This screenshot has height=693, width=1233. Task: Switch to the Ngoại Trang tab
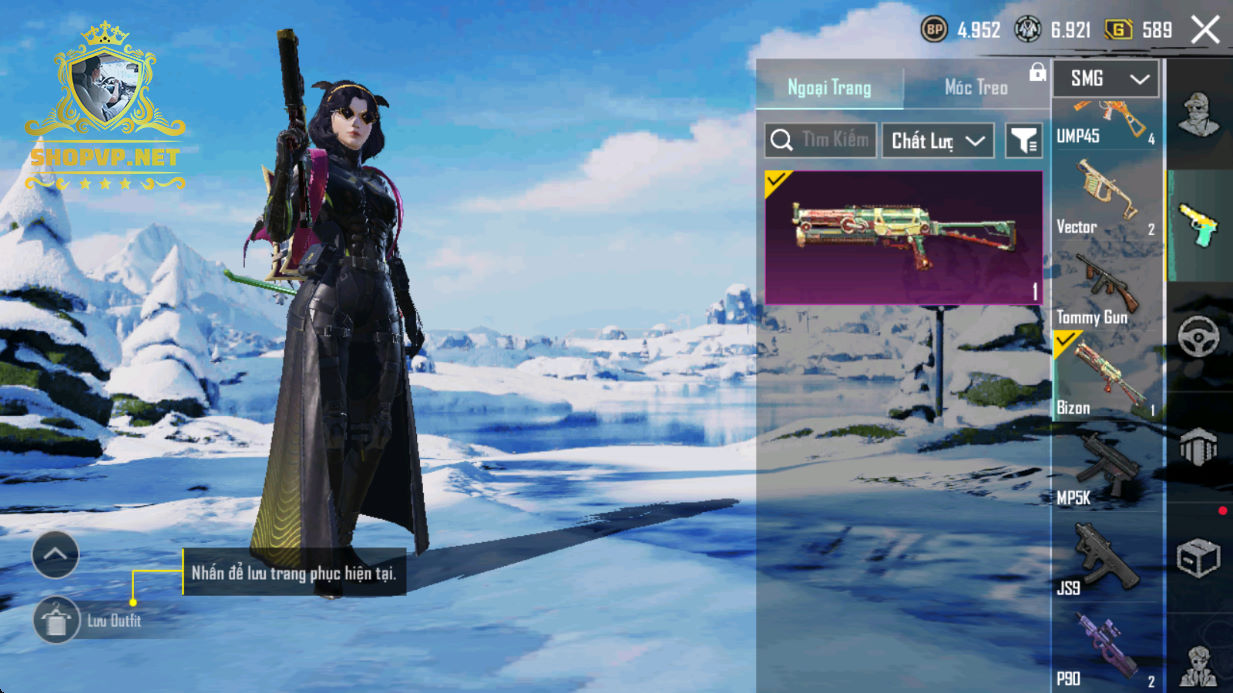click(x=829, y=88)
